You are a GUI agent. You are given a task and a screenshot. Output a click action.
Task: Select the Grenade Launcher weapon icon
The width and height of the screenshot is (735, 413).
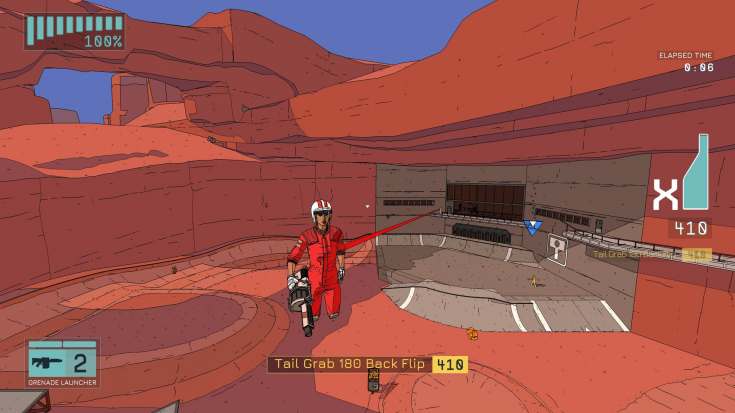click(x=46, y=362)
